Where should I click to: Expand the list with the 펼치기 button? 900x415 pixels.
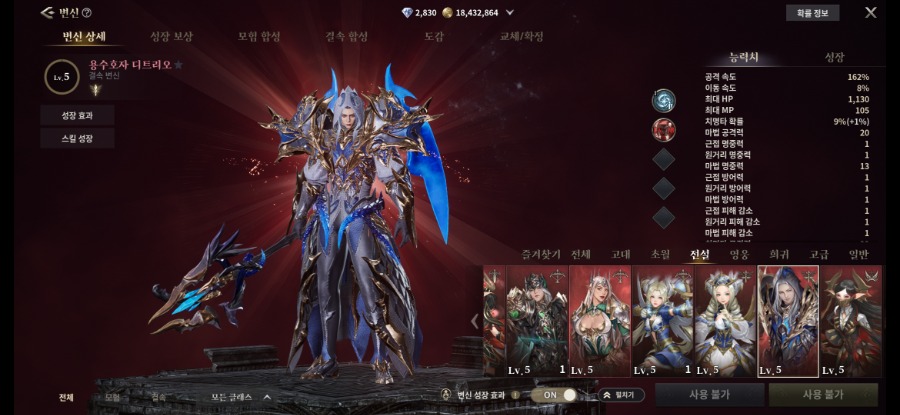coord(622,395)
